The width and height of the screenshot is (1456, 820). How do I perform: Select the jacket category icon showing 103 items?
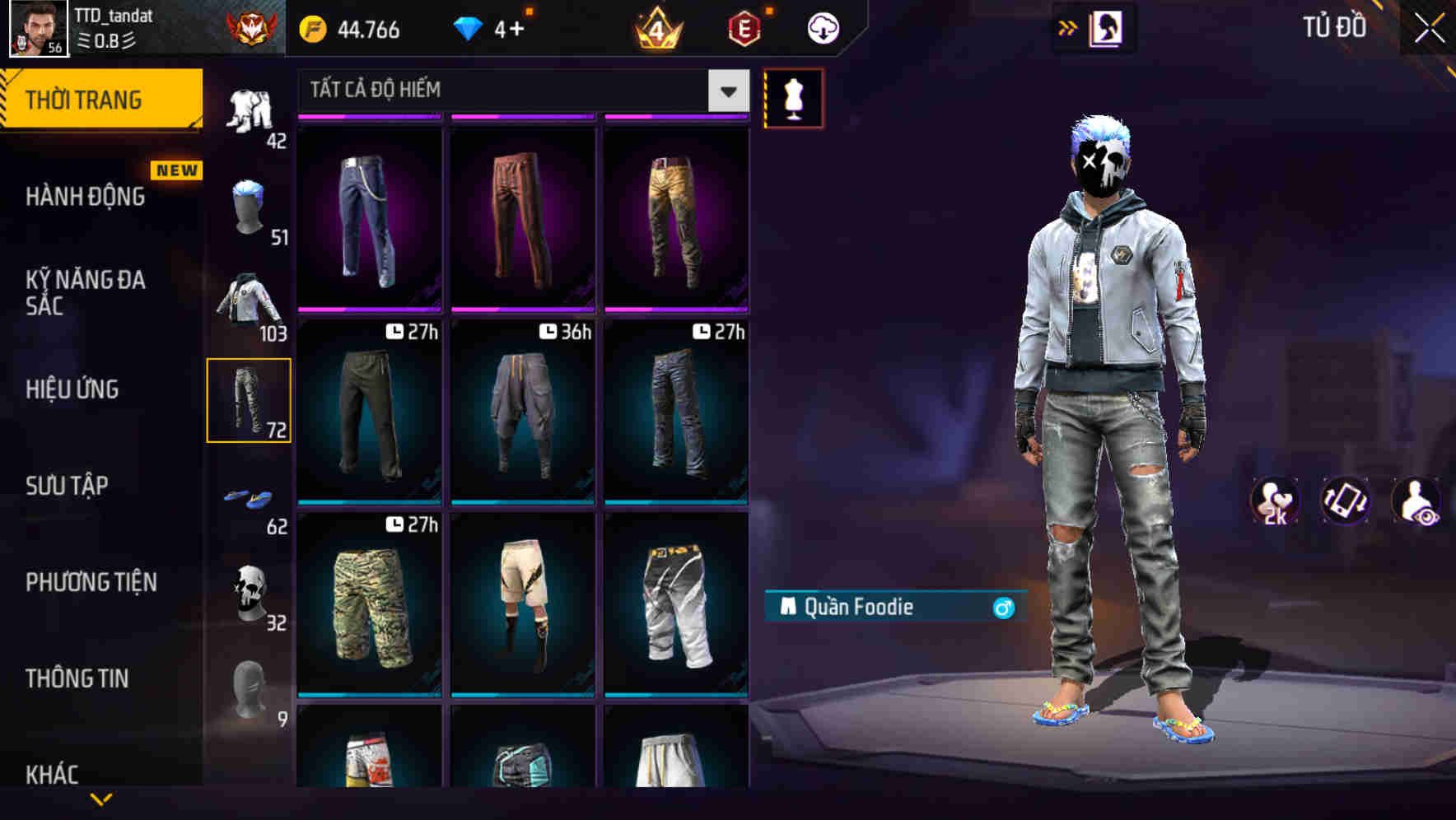[247, 302]
